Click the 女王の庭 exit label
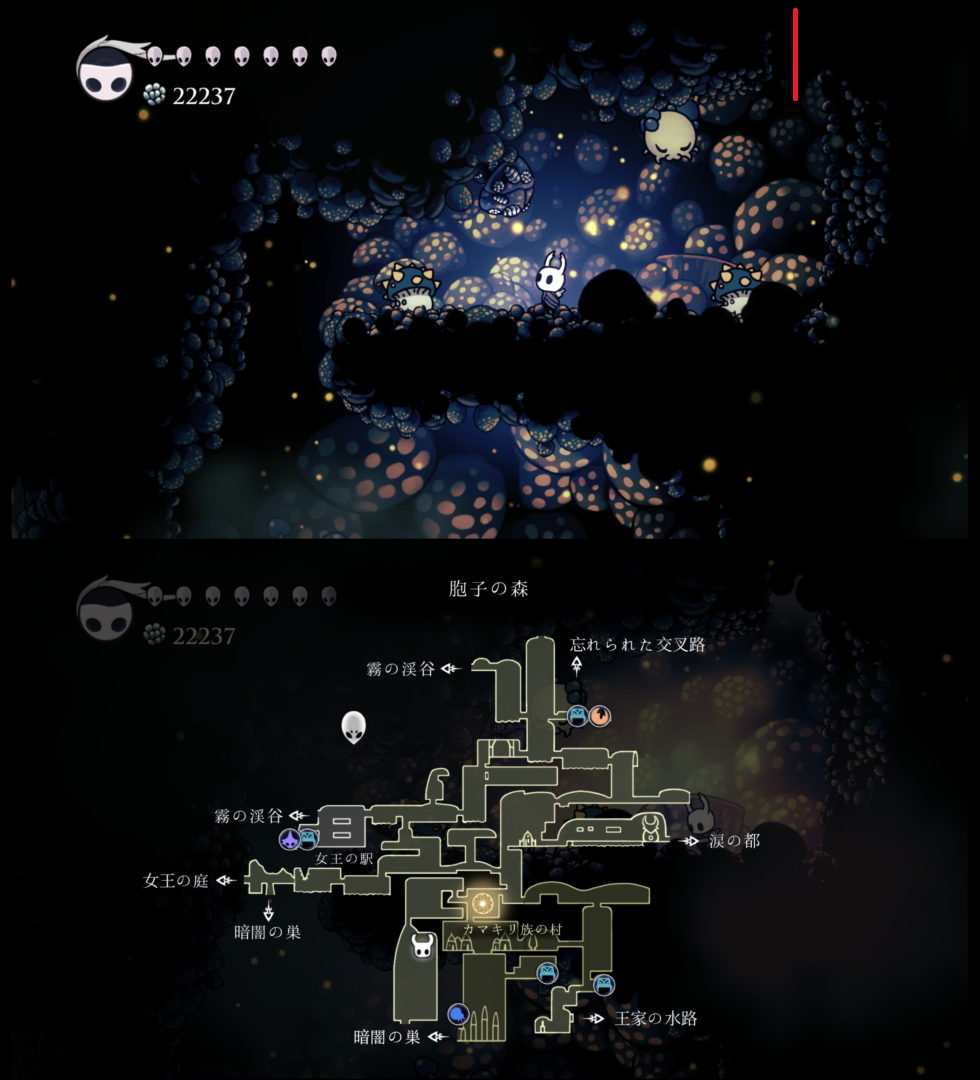The height and width of the screenshot is (1080, 980). (x=176, y=881)
